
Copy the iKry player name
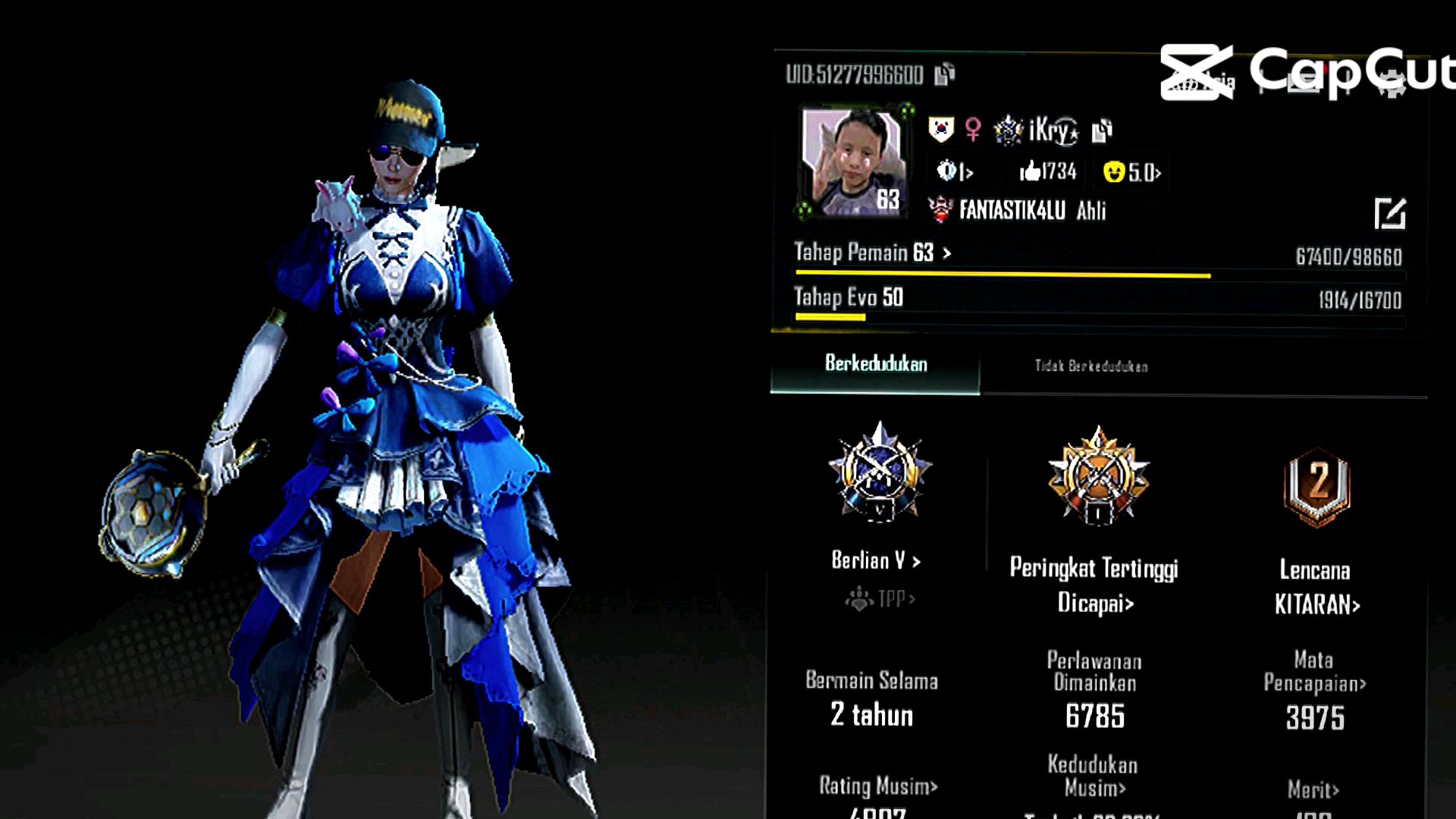coord(1101,130)
